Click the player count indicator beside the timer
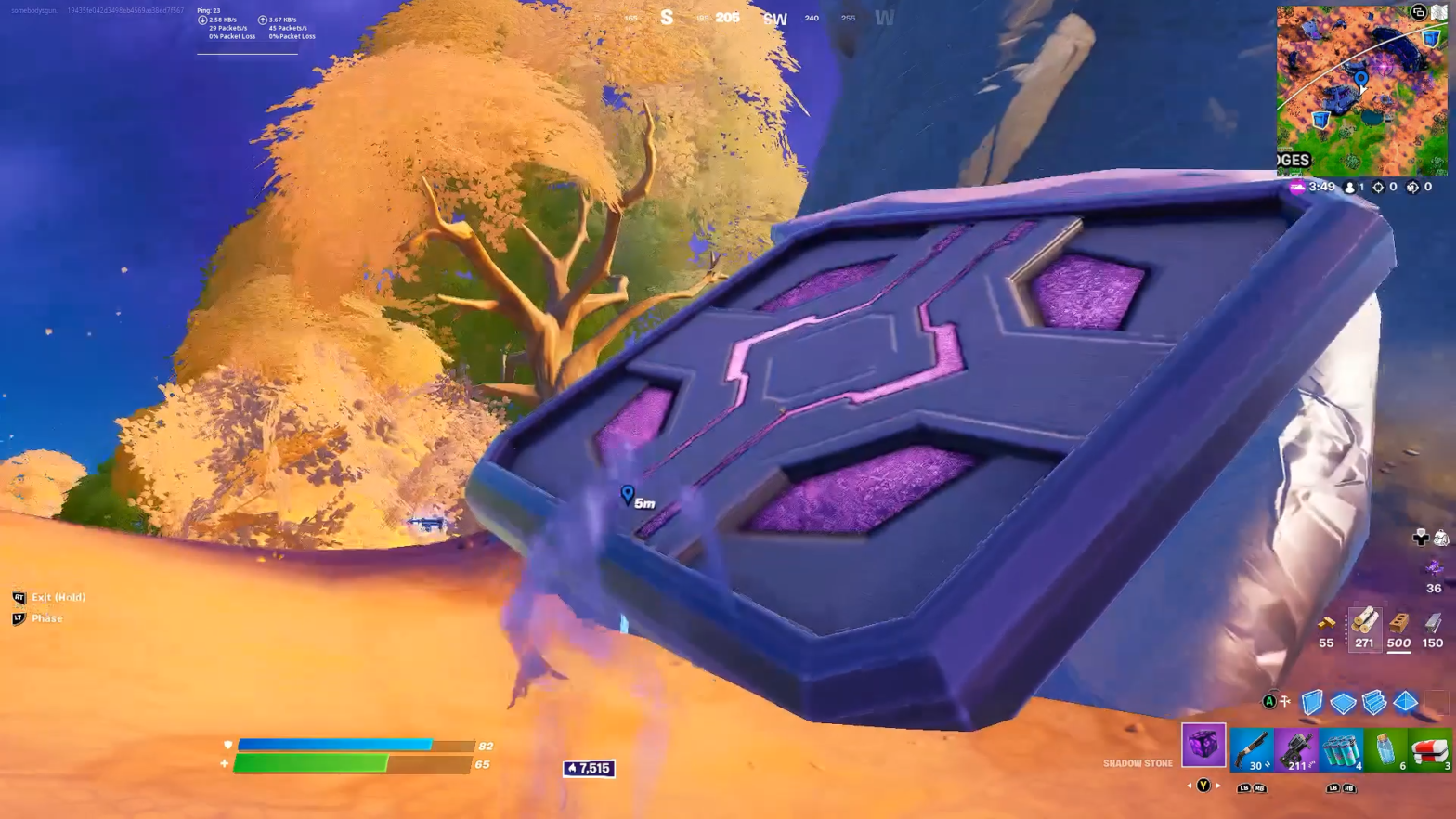Screen dimensions: 1456x819 [x=1355, y=187]
